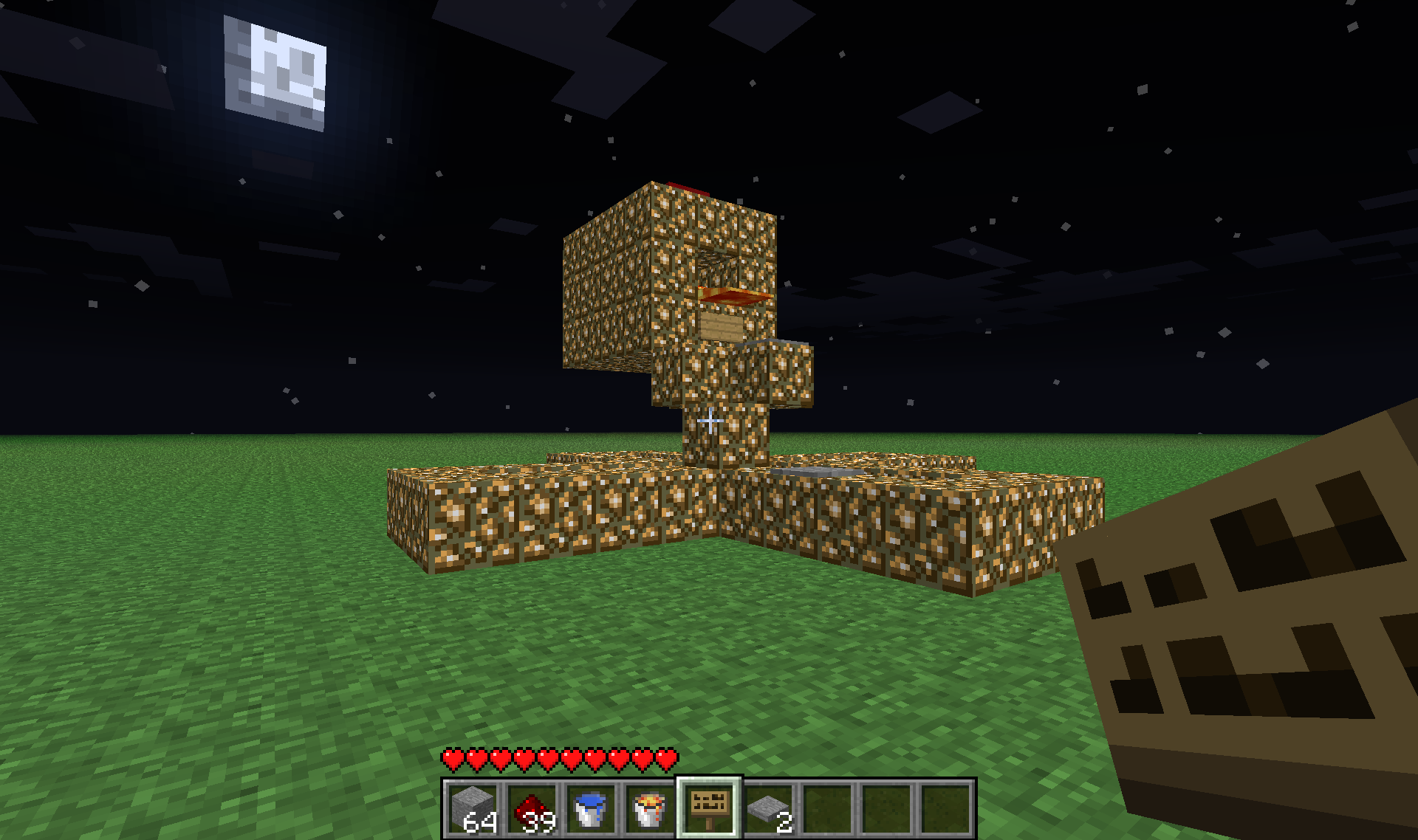Image resolution: width=1418 pixels, height=840 pixels.
Task: Click the wooden sign mounted on the structure
Action: [720, 327]
